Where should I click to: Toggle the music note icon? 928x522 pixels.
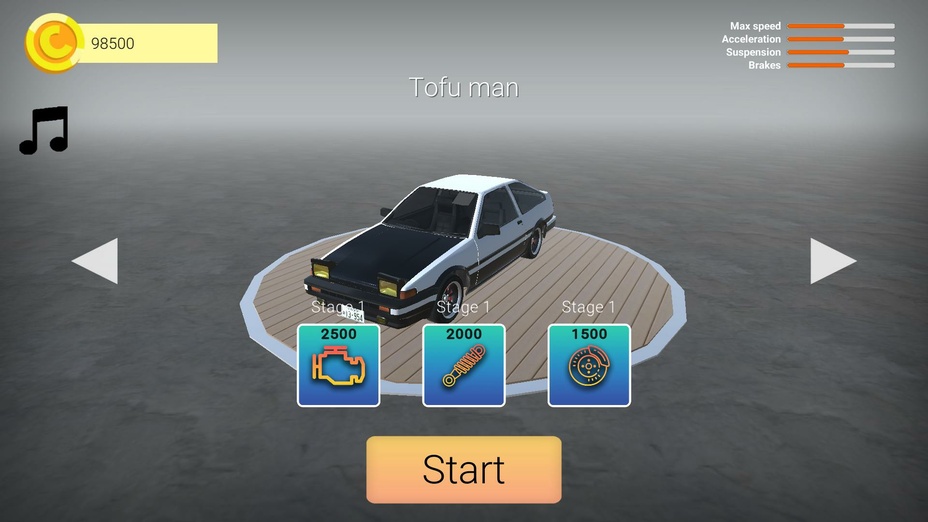tap(44, 130)
